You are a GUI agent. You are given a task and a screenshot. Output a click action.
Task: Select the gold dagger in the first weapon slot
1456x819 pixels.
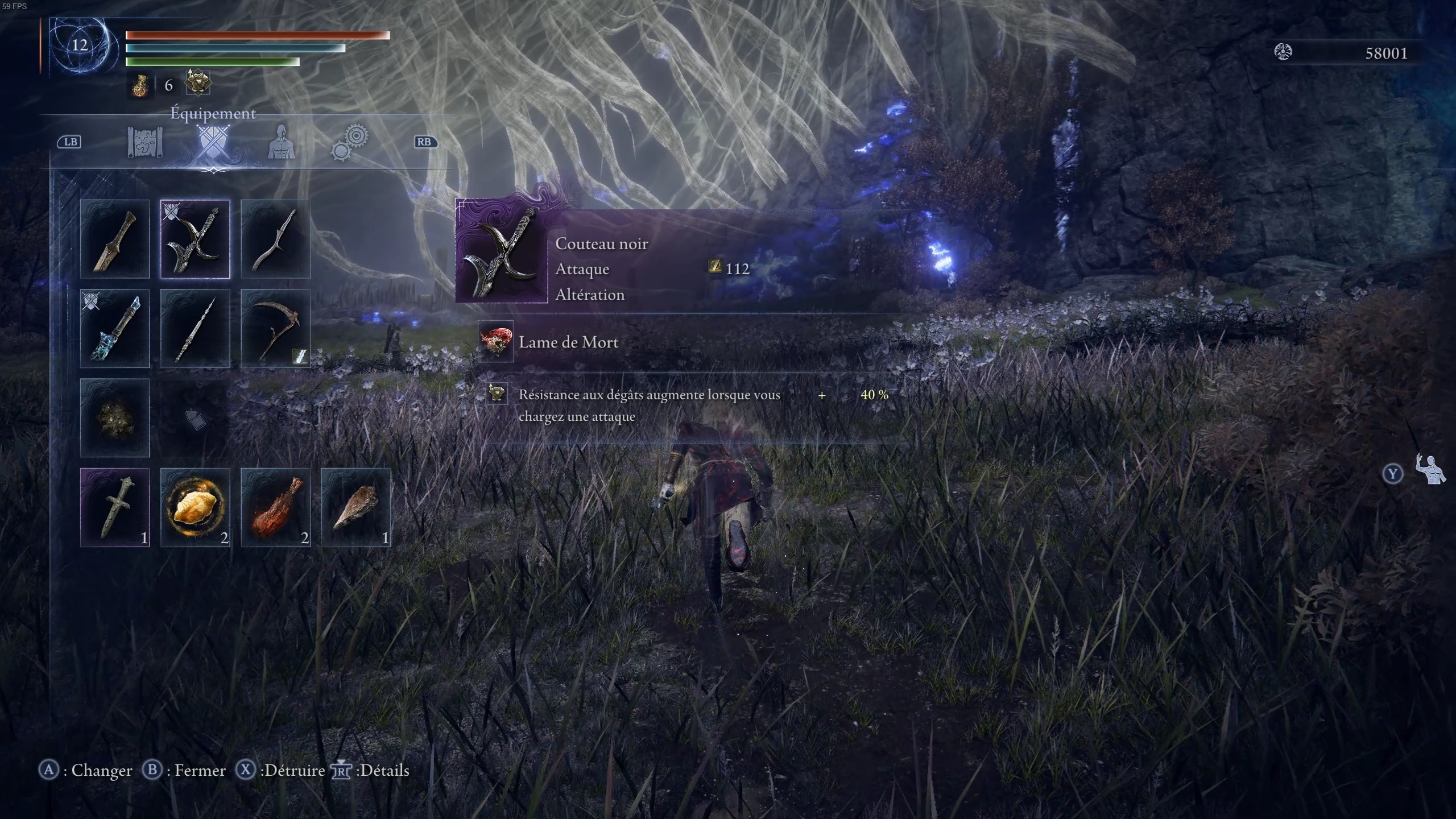point(115,239)
